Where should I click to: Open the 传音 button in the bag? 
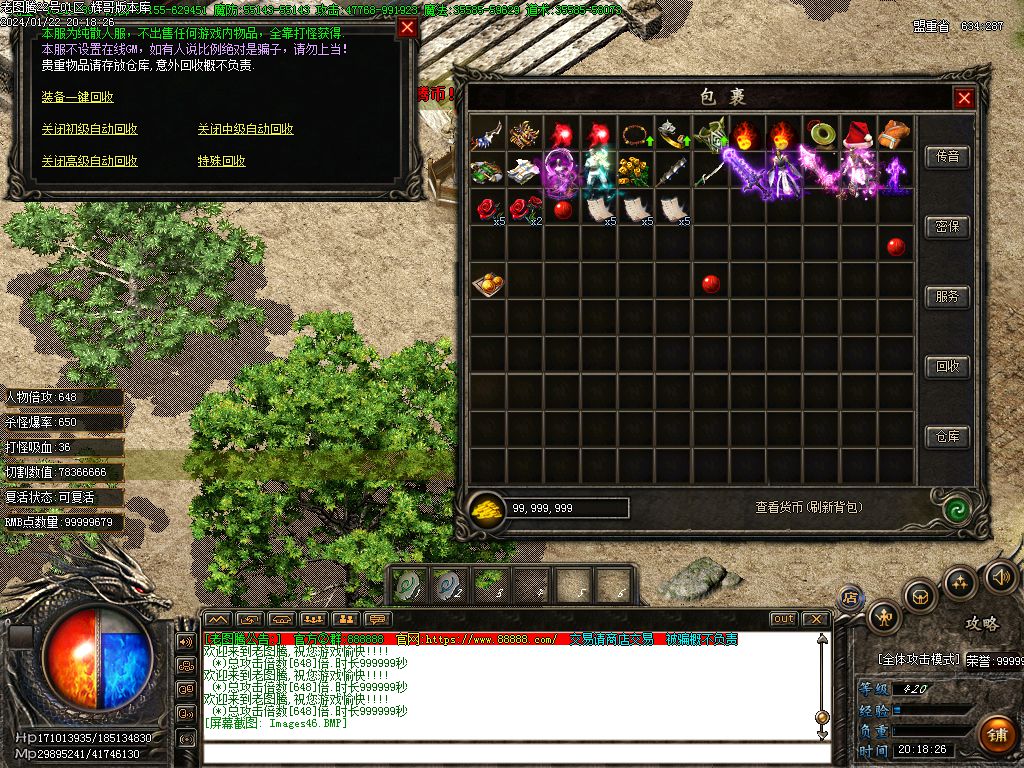pyautogui.click(x=947, y=157)
